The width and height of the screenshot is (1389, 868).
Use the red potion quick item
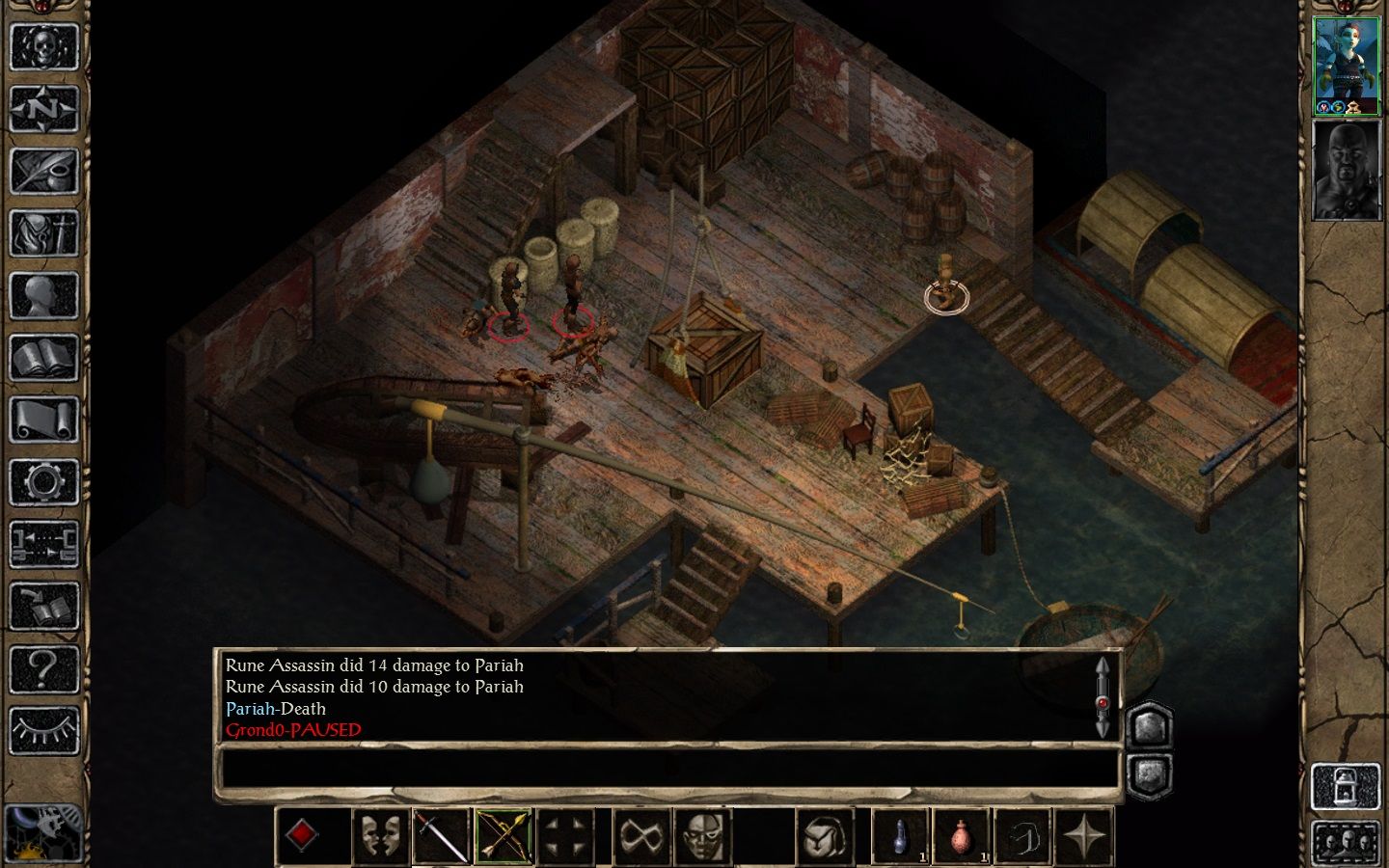(x=961, y=835)
